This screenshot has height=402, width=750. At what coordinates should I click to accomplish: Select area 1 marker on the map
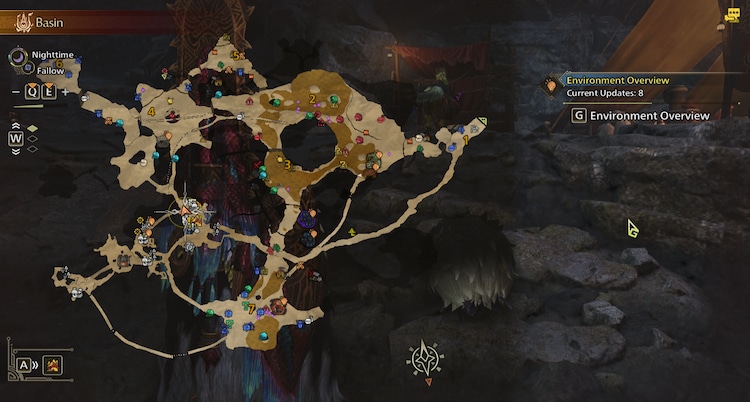click(x=465, y=139)
